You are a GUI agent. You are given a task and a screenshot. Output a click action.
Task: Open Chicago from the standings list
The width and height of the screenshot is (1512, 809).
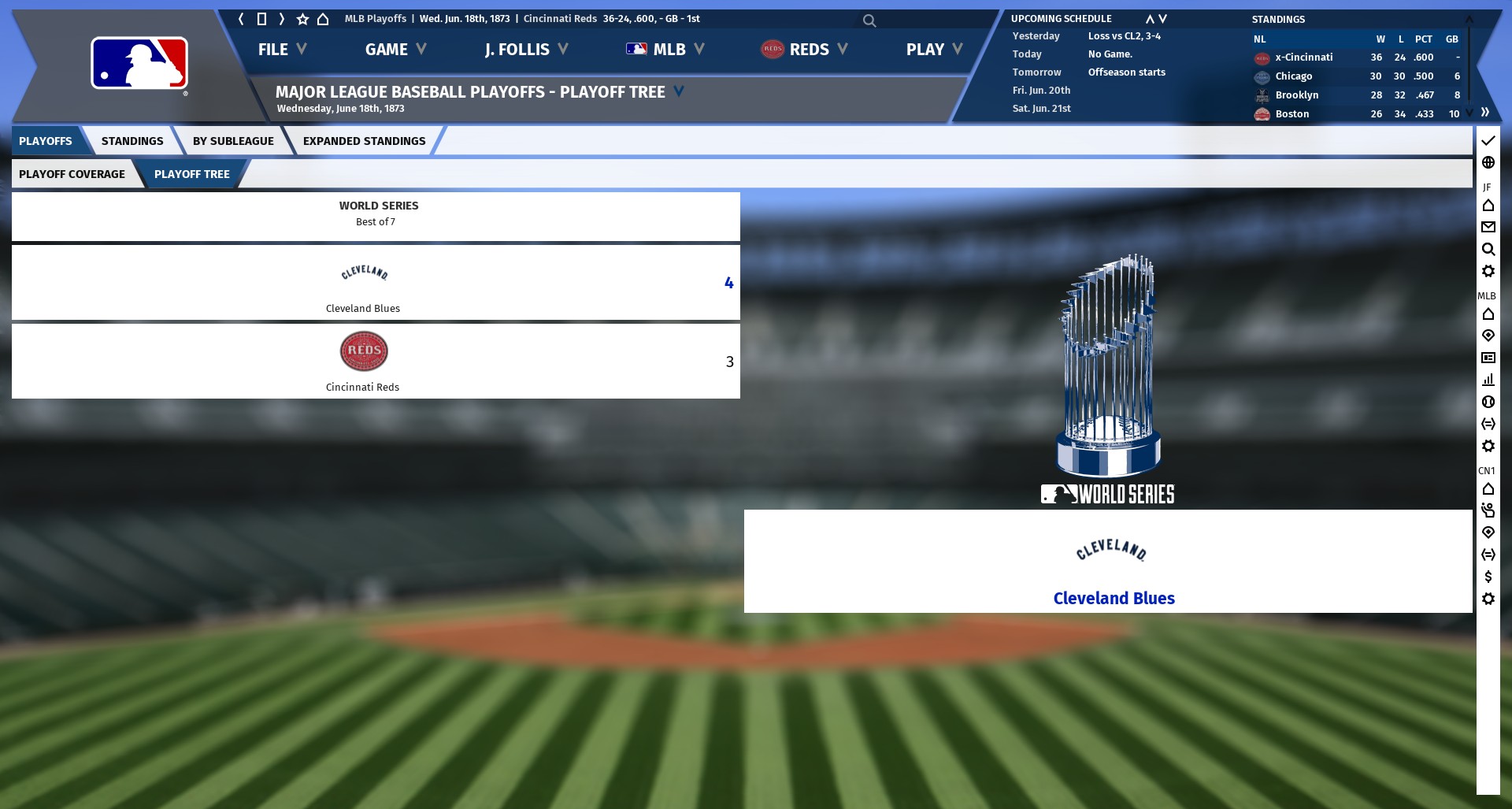[1293, 76]
